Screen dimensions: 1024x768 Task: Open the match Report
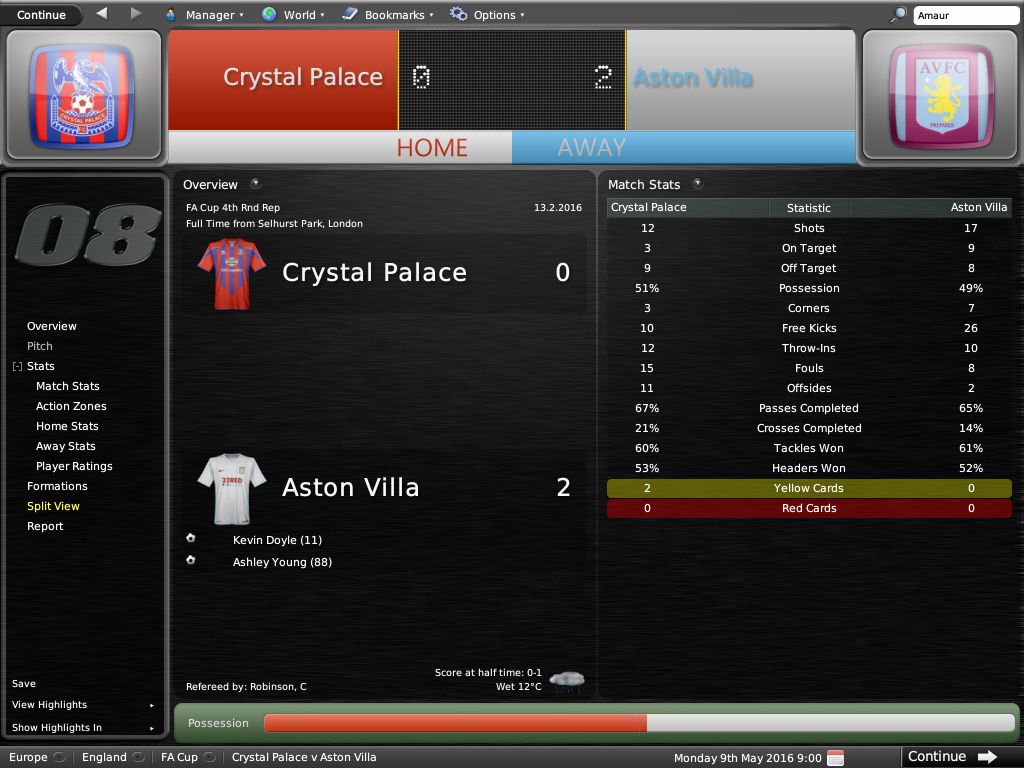pyautogui.click(x=45, y=526)
